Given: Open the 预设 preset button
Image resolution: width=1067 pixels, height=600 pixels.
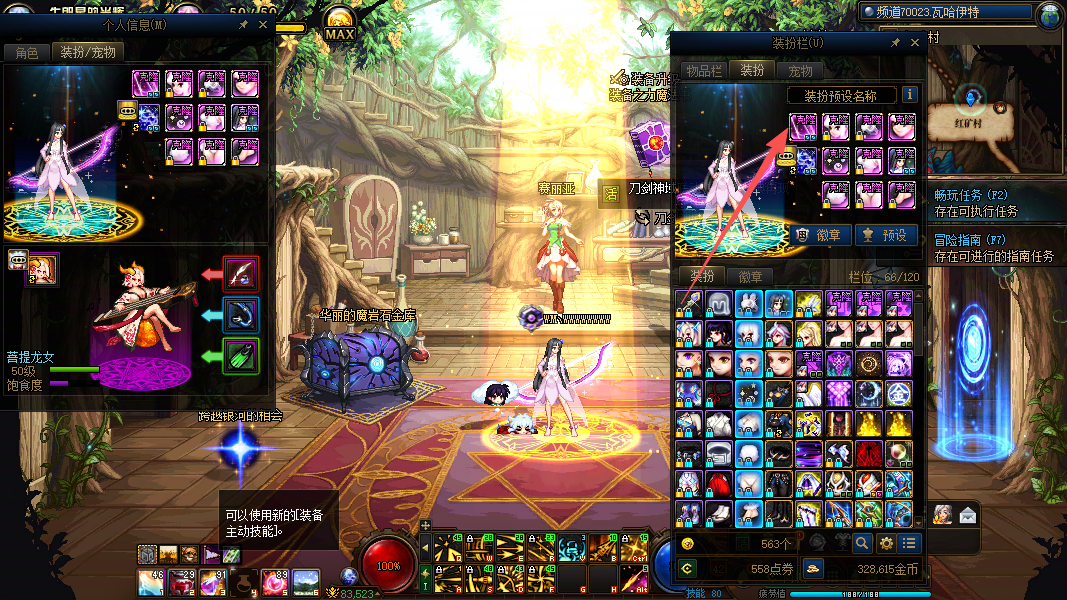Looking at the screenshot, I should [x=886, y=236].
